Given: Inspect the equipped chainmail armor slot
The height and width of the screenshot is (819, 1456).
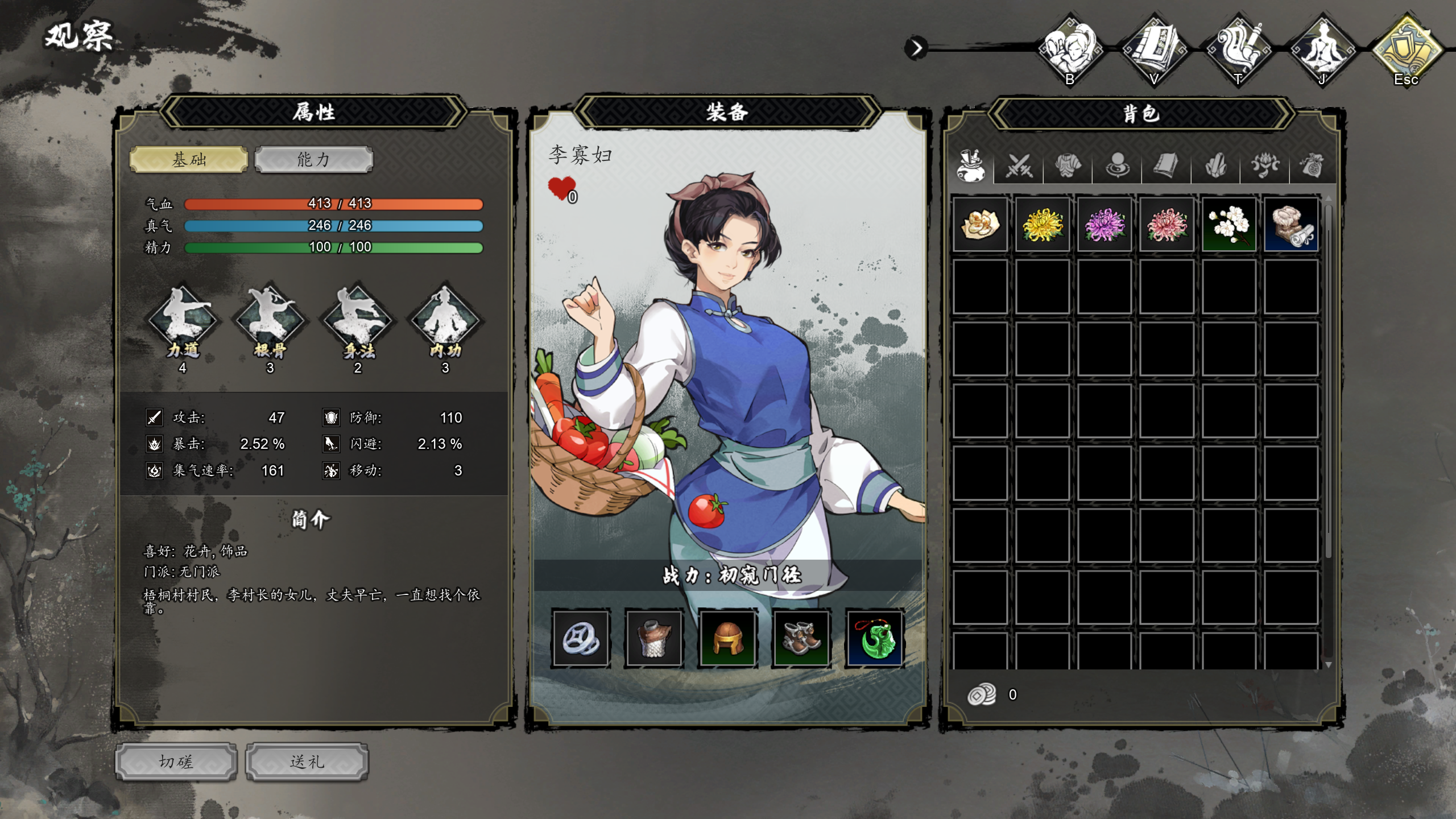Looking at the screenshot, I should coord(654,638).
